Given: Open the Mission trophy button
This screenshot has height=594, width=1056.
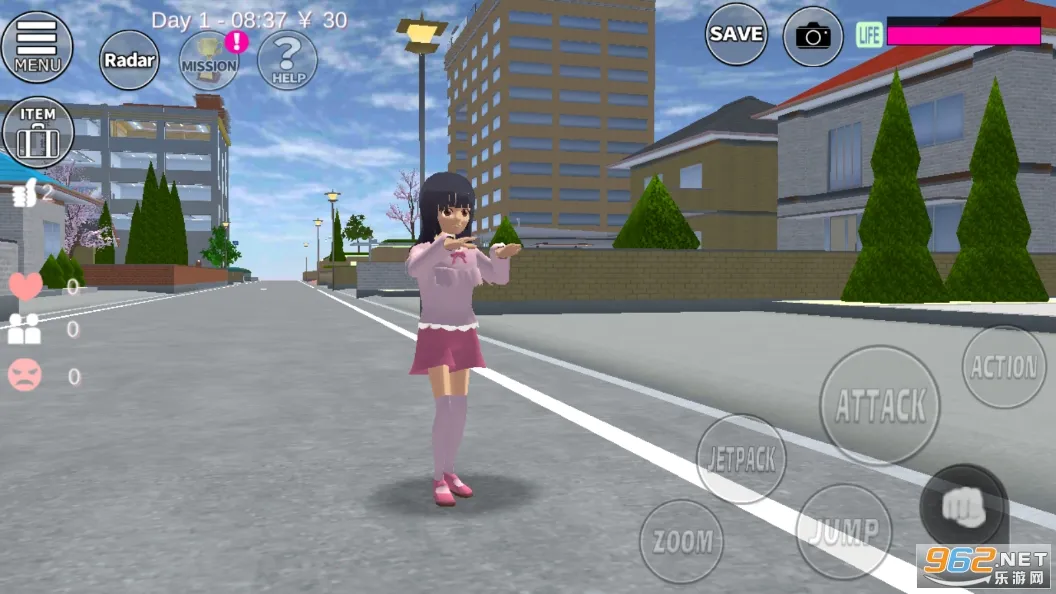Looking at the screenshot, I should point(209,60).
